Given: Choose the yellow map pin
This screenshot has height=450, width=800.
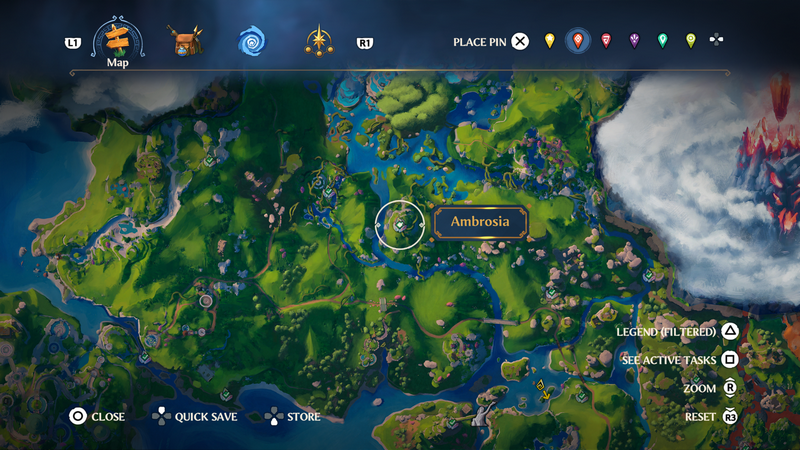Looking at the screenshot, I should pyautogui.click(x=549, y=41).
